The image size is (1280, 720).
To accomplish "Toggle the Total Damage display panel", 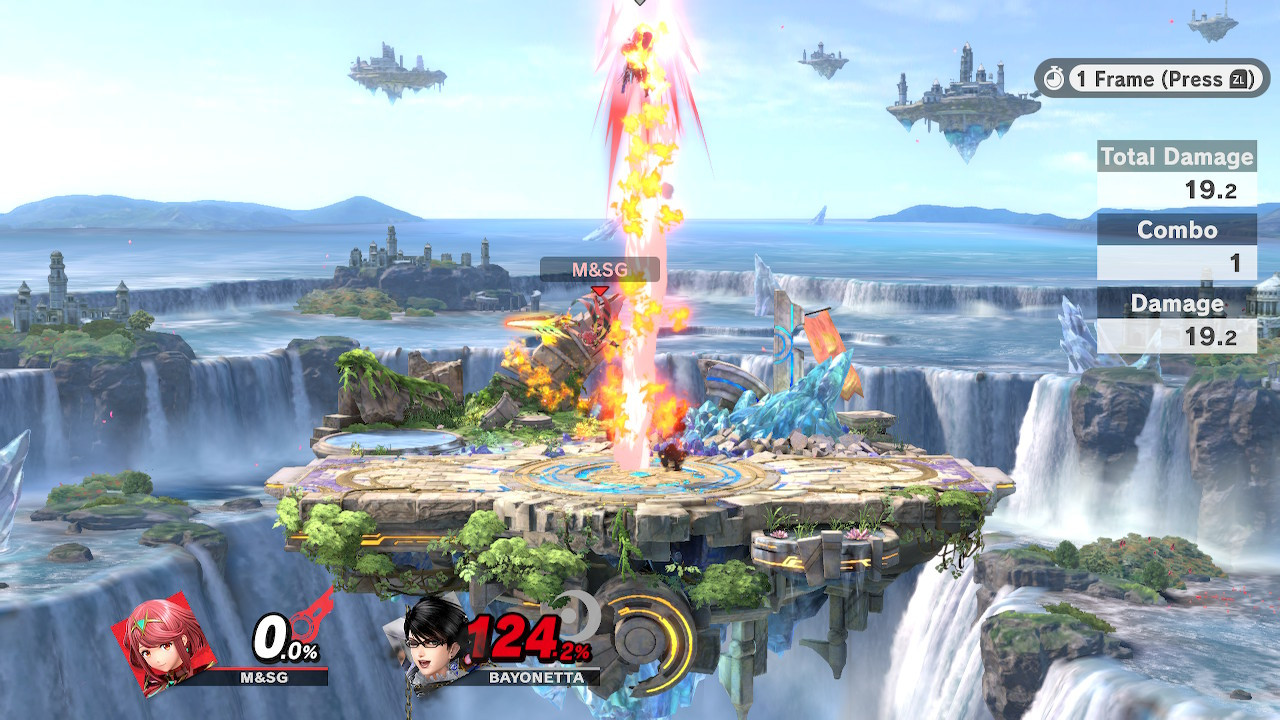I will [1176, 157].
